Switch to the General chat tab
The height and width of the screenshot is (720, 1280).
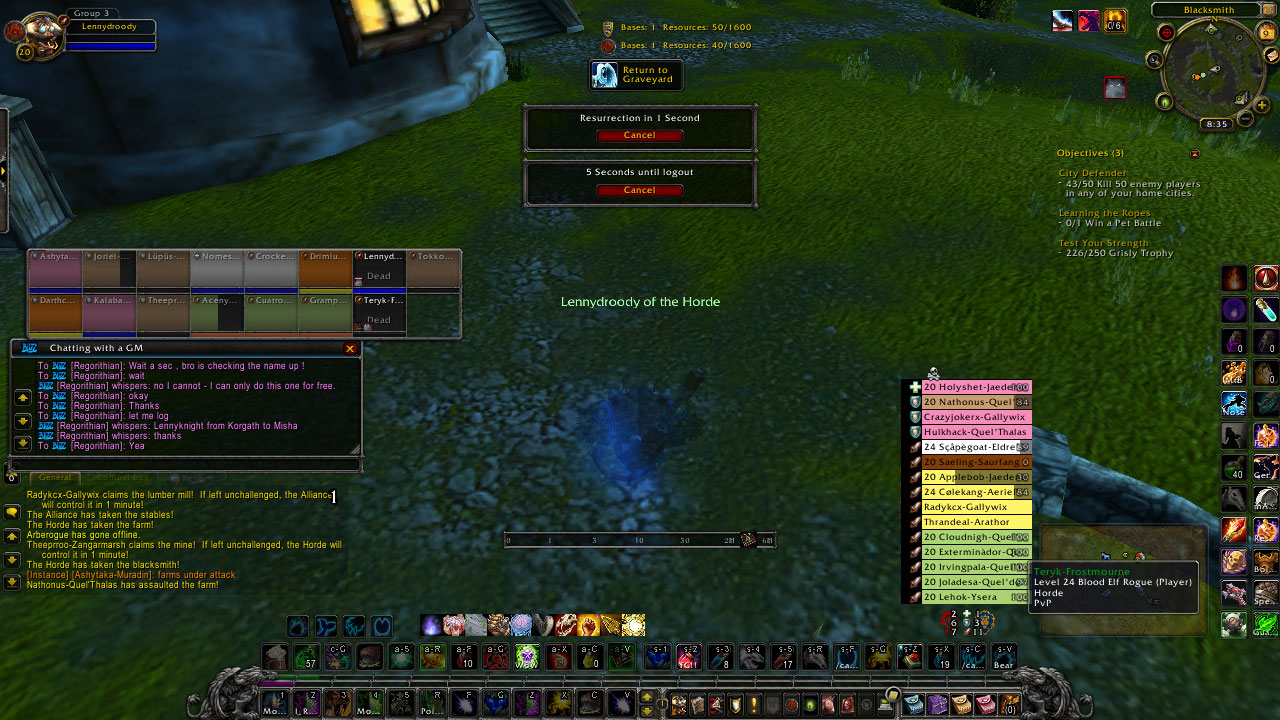pos(55,478)
